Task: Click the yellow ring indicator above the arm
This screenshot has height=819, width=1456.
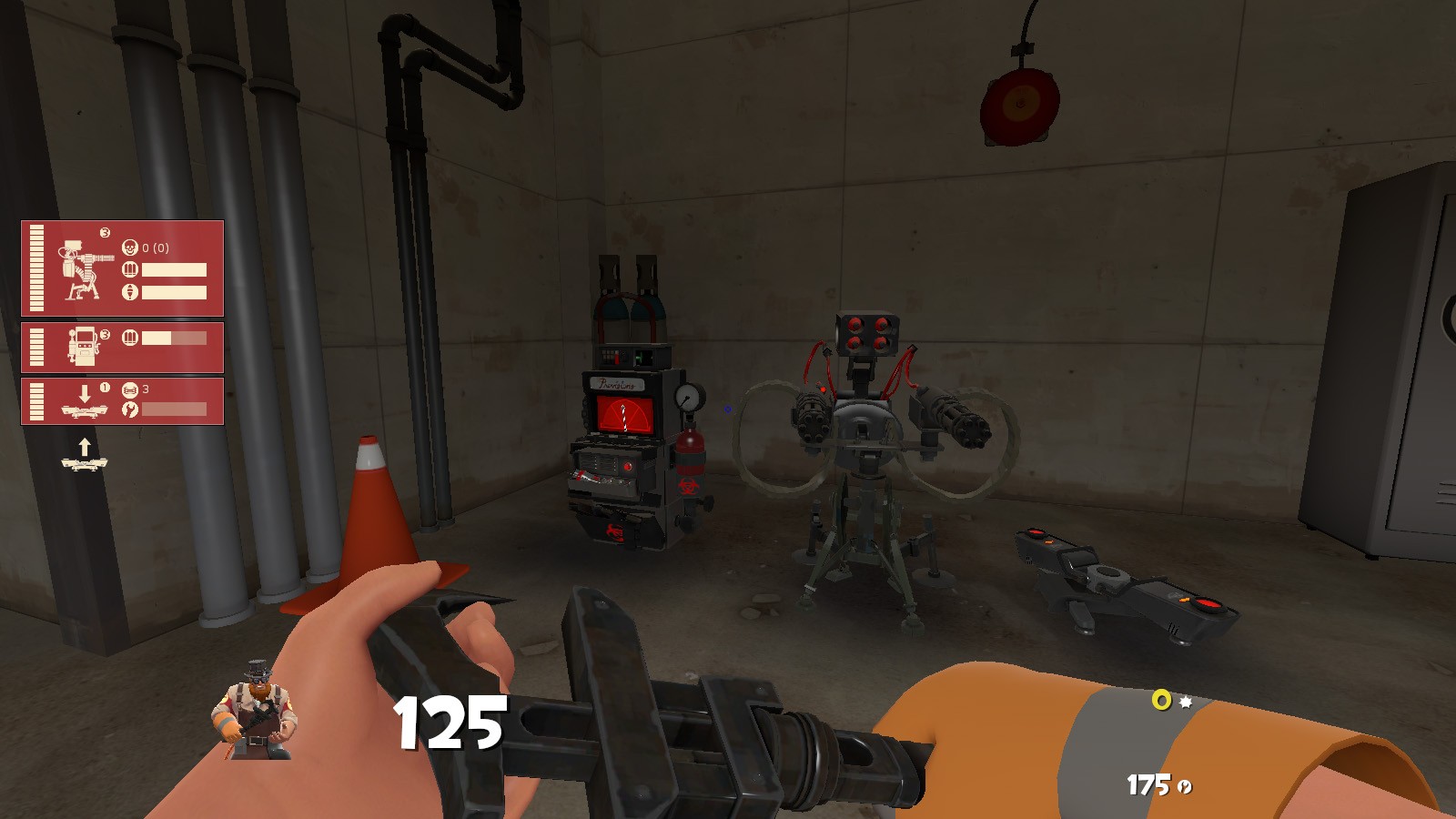Action: pyautogui.click(x=1161, y=699)
